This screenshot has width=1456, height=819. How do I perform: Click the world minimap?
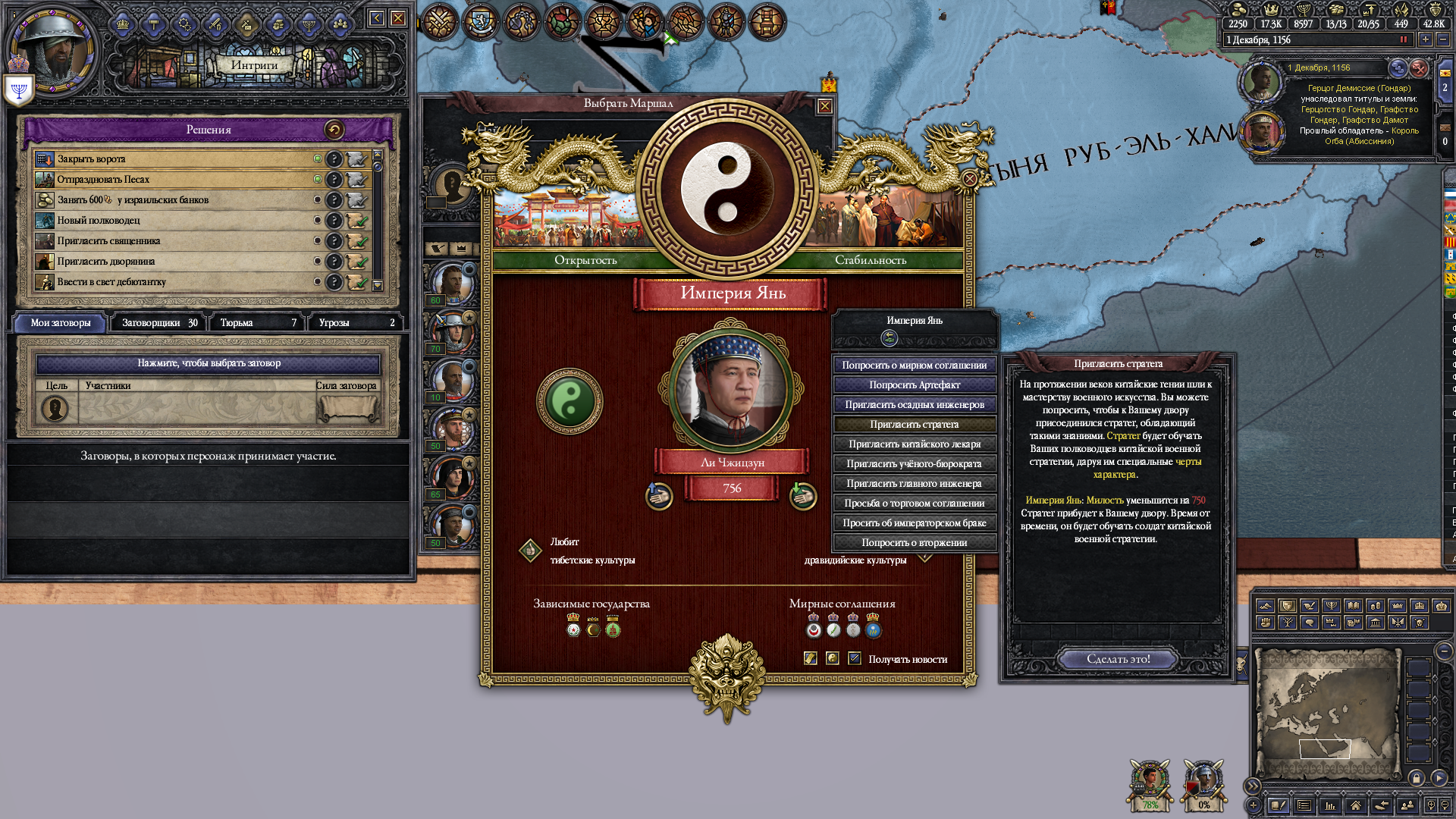1327,713
